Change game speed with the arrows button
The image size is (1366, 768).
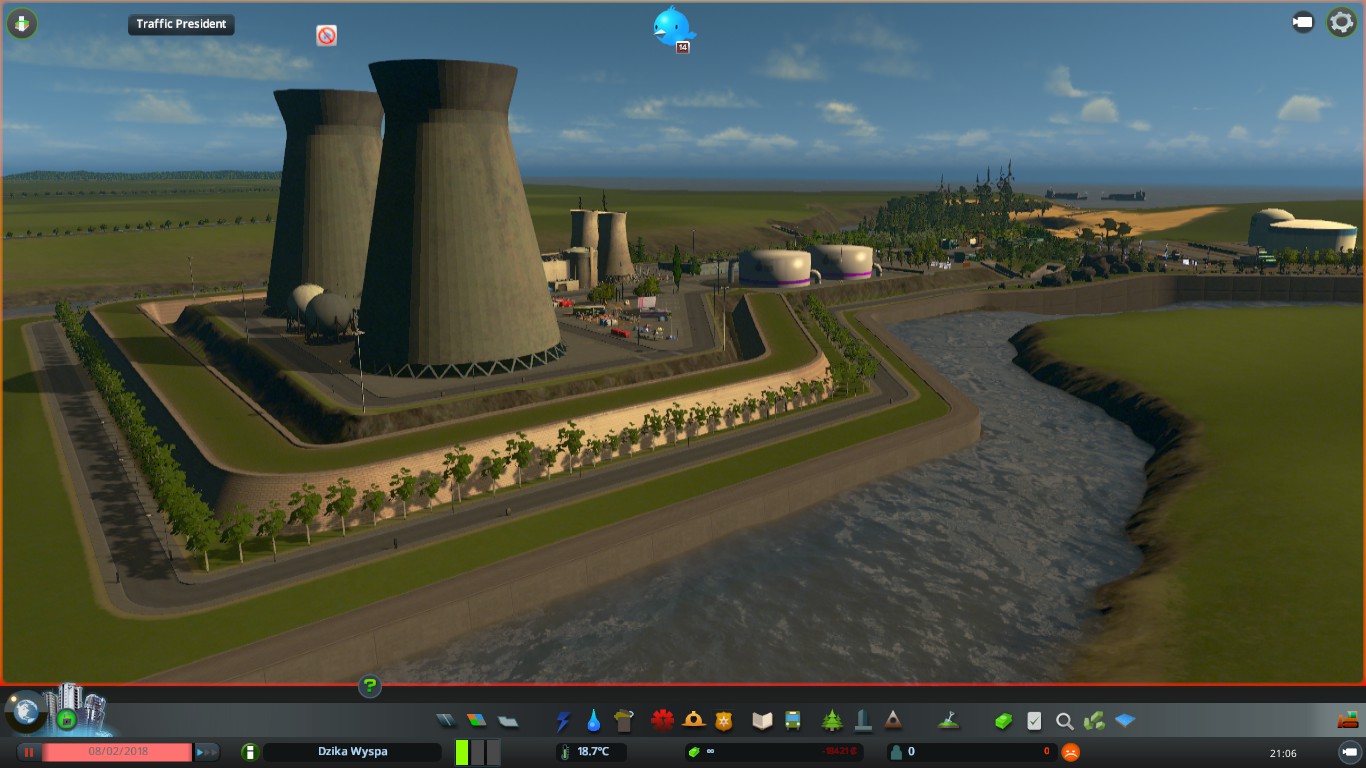click(207, 752)
